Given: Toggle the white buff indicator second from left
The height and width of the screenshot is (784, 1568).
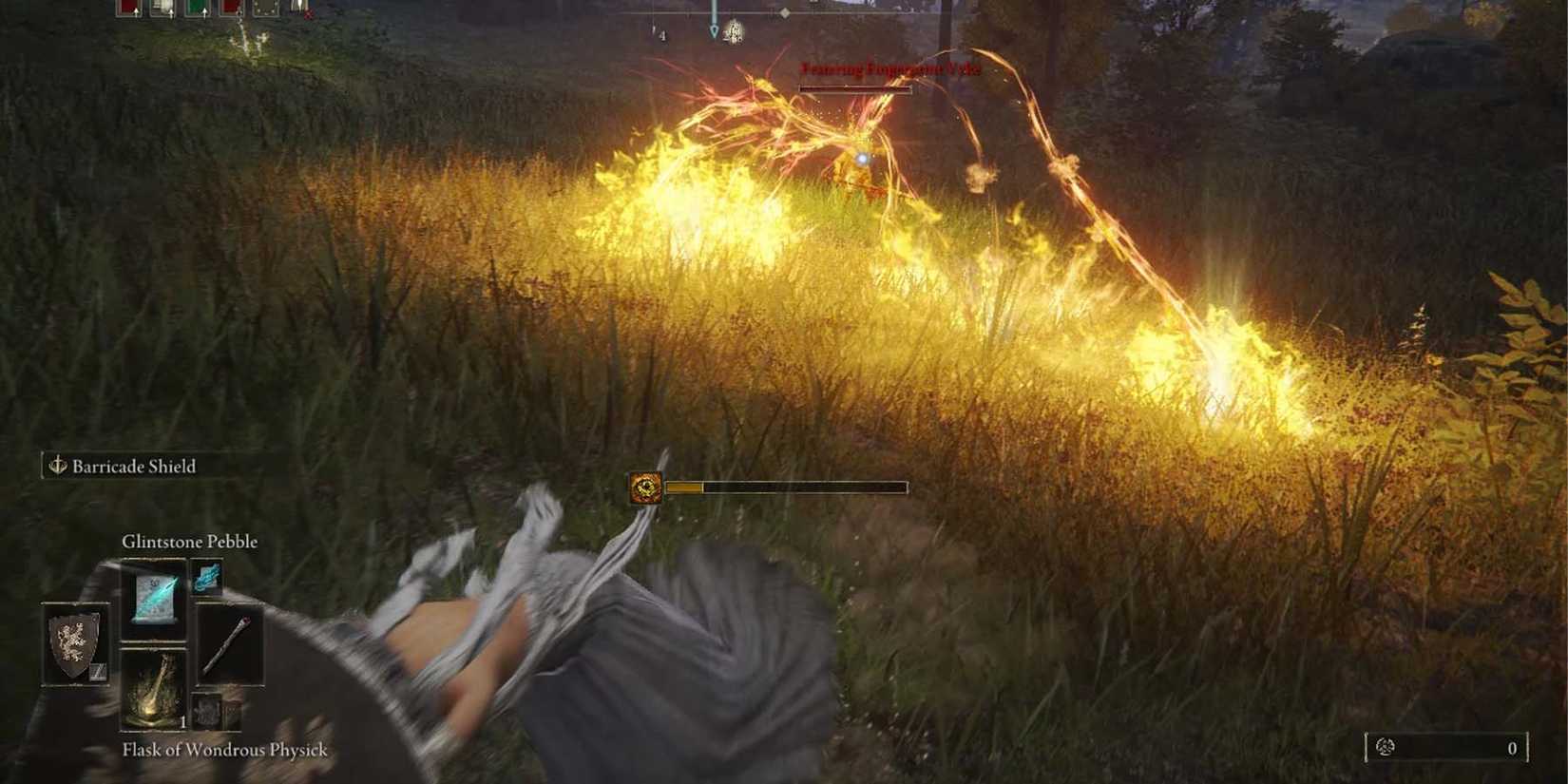Looking at the screenshot, I should coord(163,8).
